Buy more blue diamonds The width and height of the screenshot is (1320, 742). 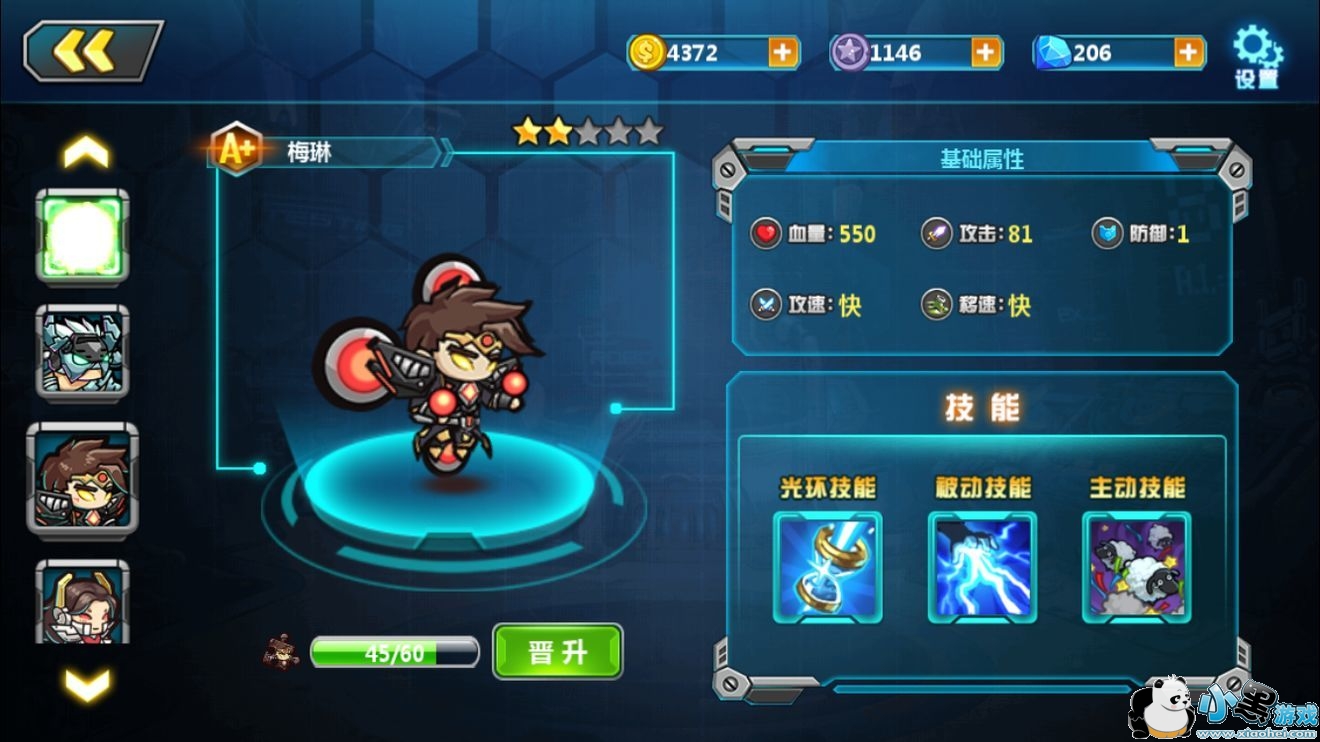(x=1189, y=52)
